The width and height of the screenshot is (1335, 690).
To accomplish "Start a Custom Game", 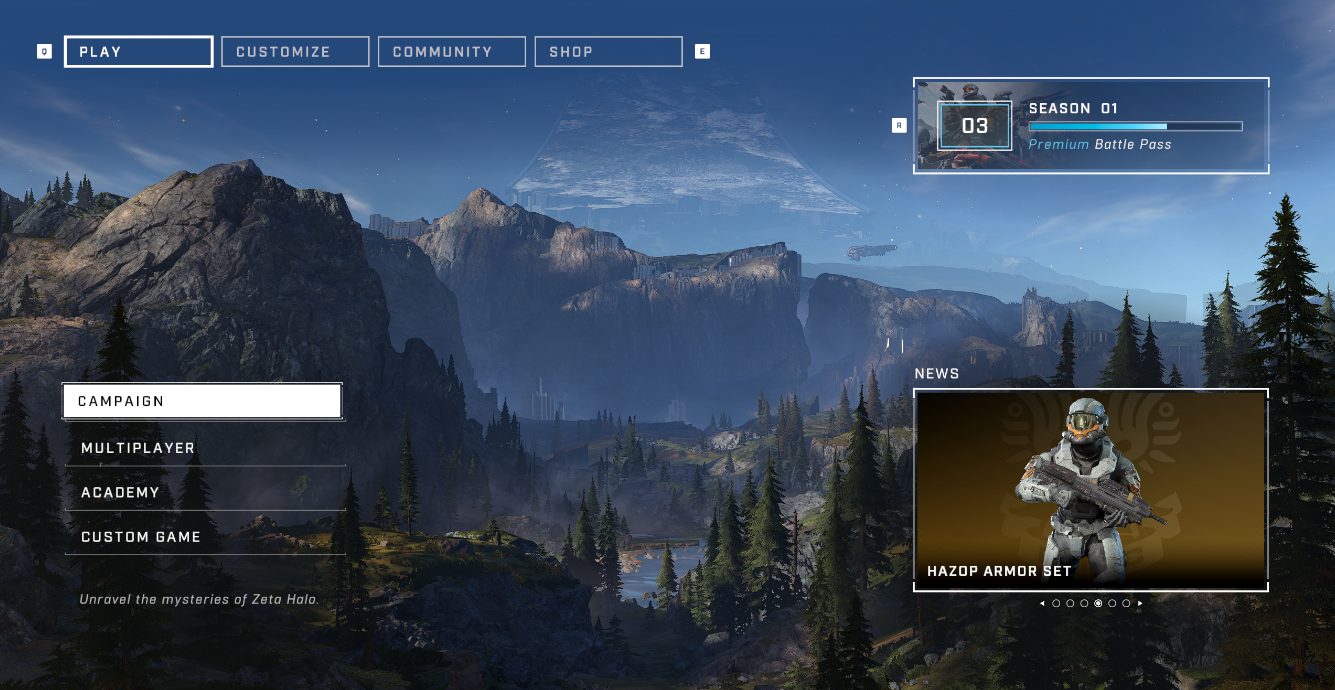I will (x=205, y=537).
